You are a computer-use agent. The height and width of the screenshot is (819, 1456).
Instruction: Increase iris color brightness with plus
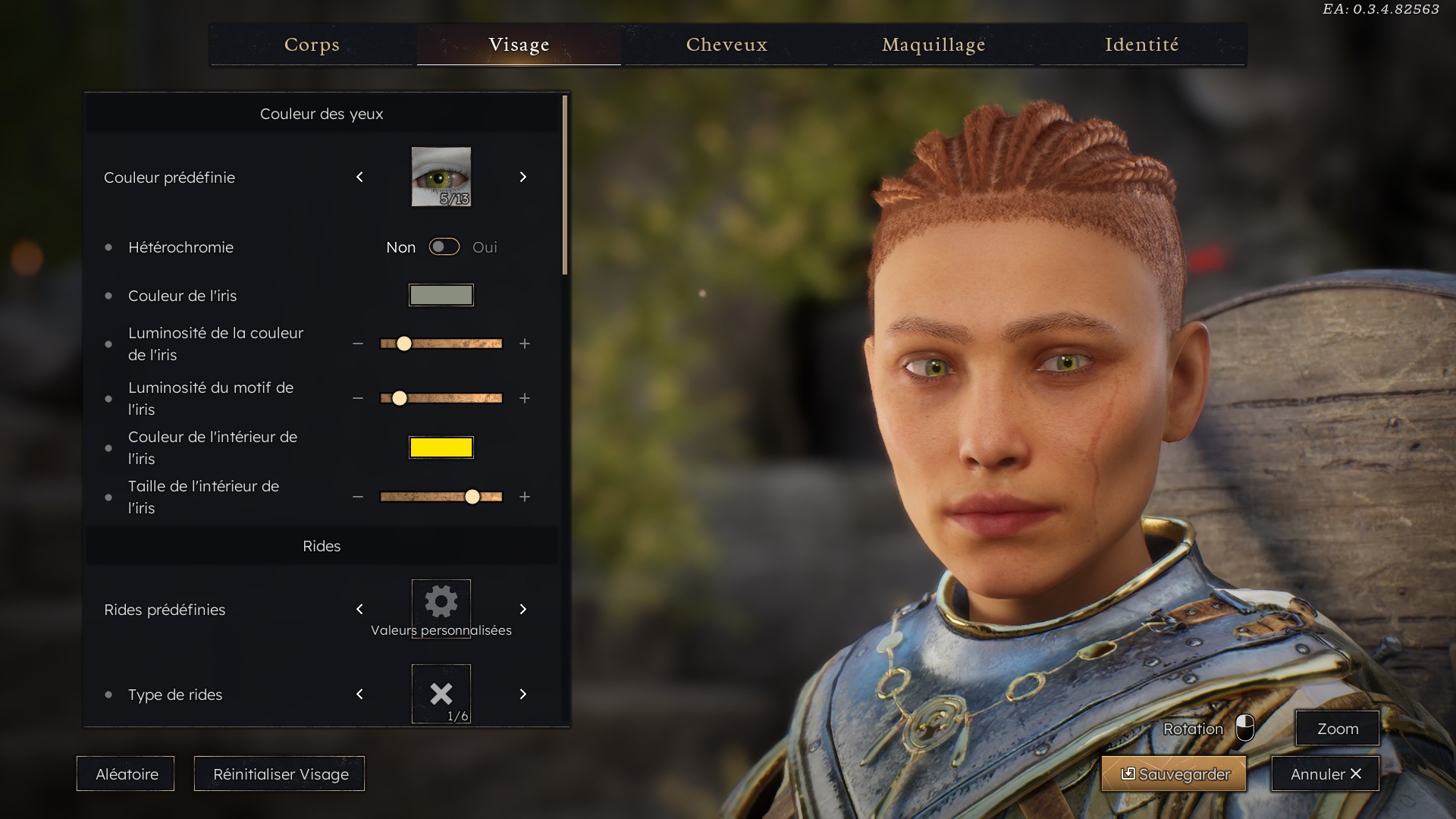tap(525, 344)
